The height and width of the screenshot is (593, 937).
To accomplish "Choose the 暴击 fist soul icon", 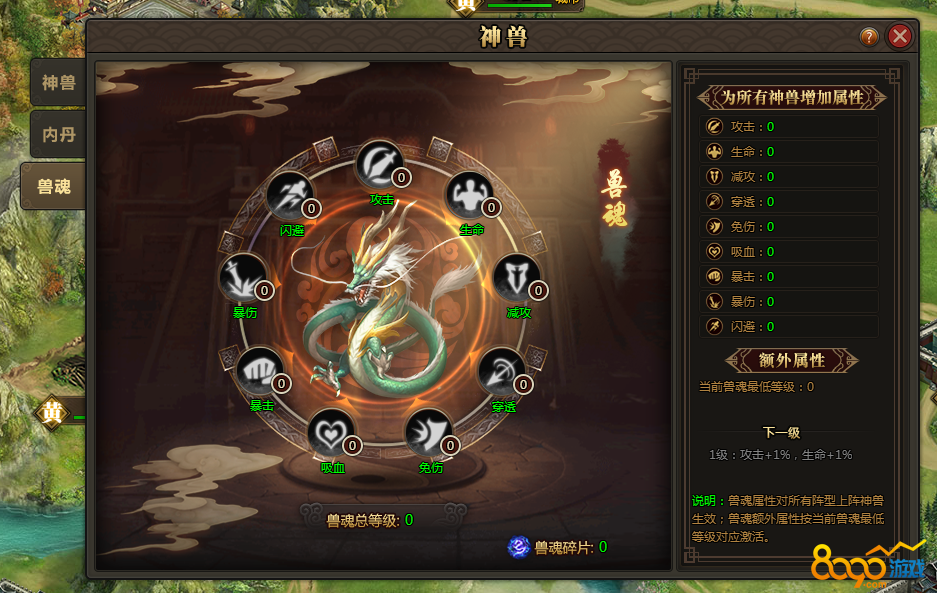I will point(260,371).
